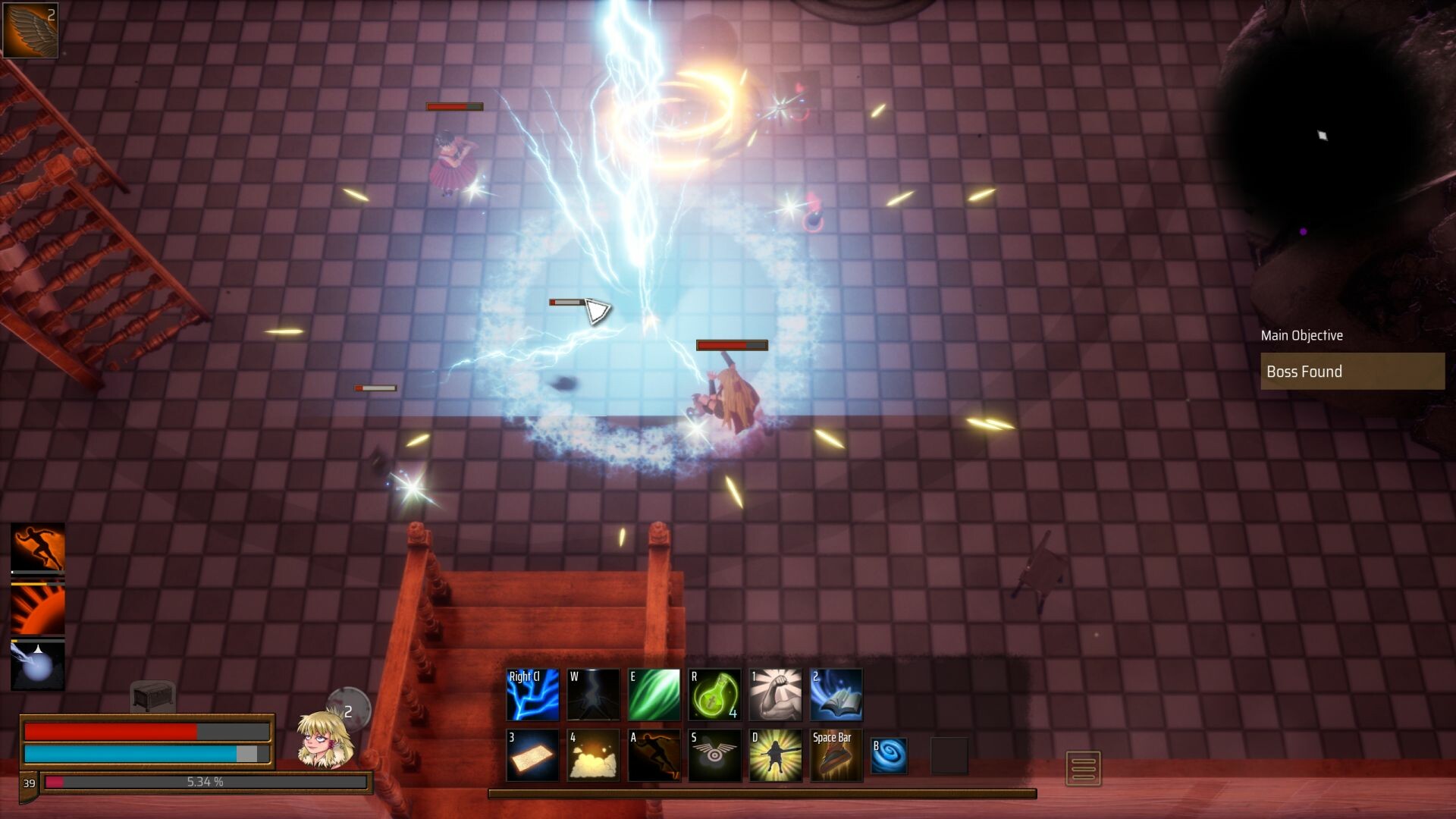Cast the explosion skill on slot 4
1456x819 pixels.
tap(593, 755)
